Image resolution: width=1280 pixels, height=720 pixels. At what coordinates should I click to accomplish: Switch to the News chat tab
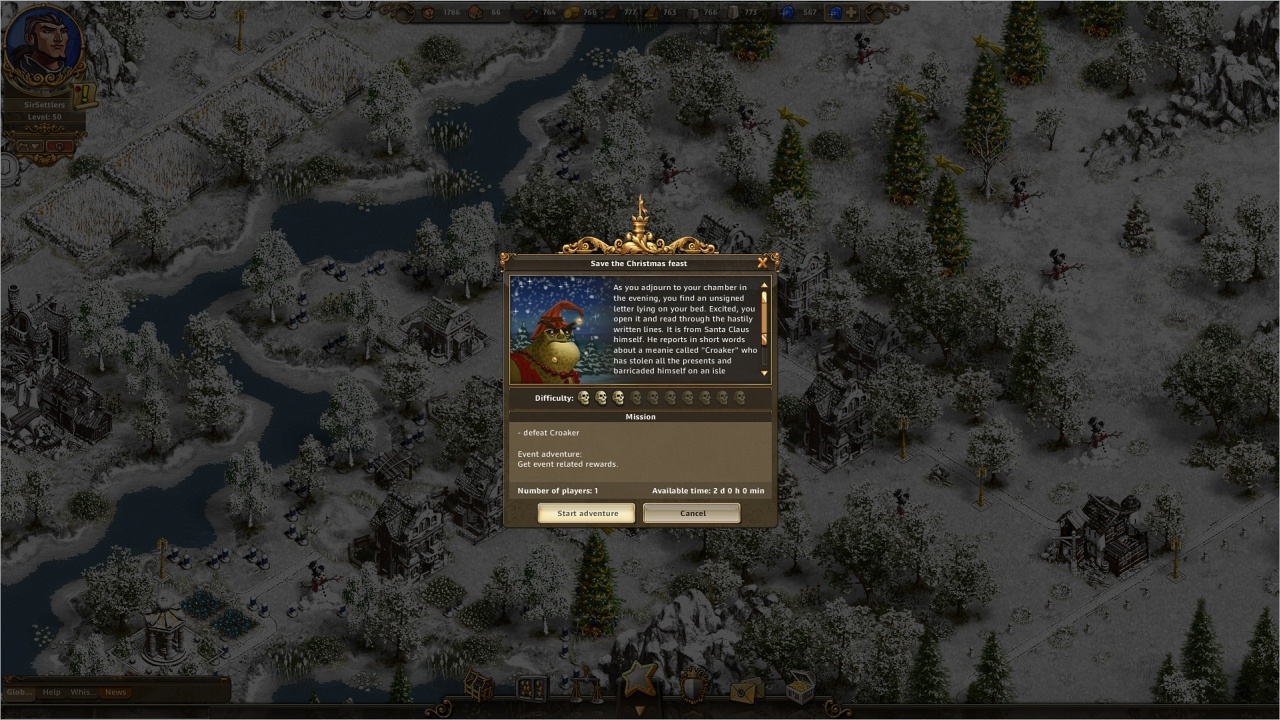coord(116,692)
